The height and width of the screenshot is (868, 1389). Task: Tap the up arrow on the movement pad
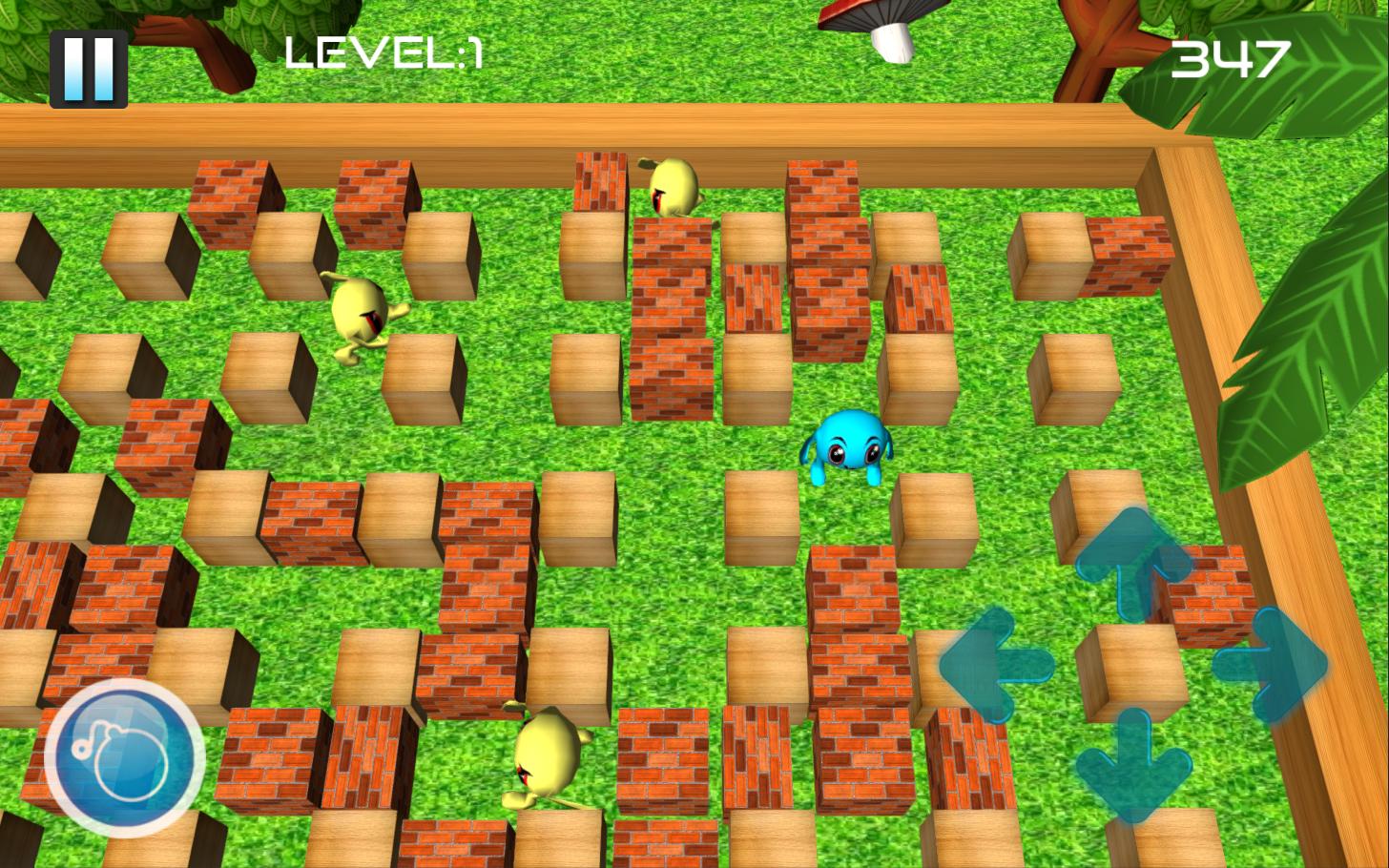1133,559
